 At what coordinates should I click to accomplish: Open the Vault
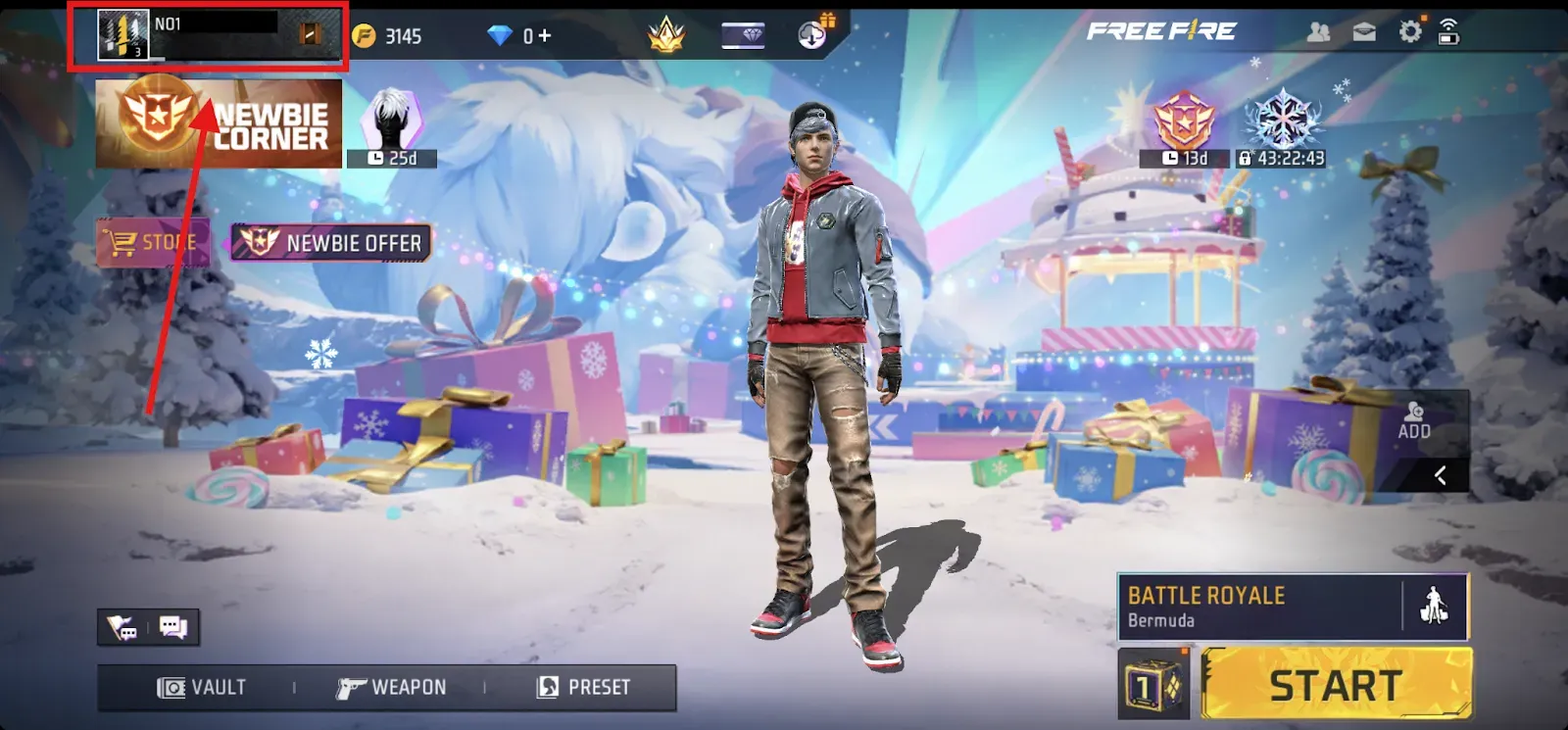point(202,687)
